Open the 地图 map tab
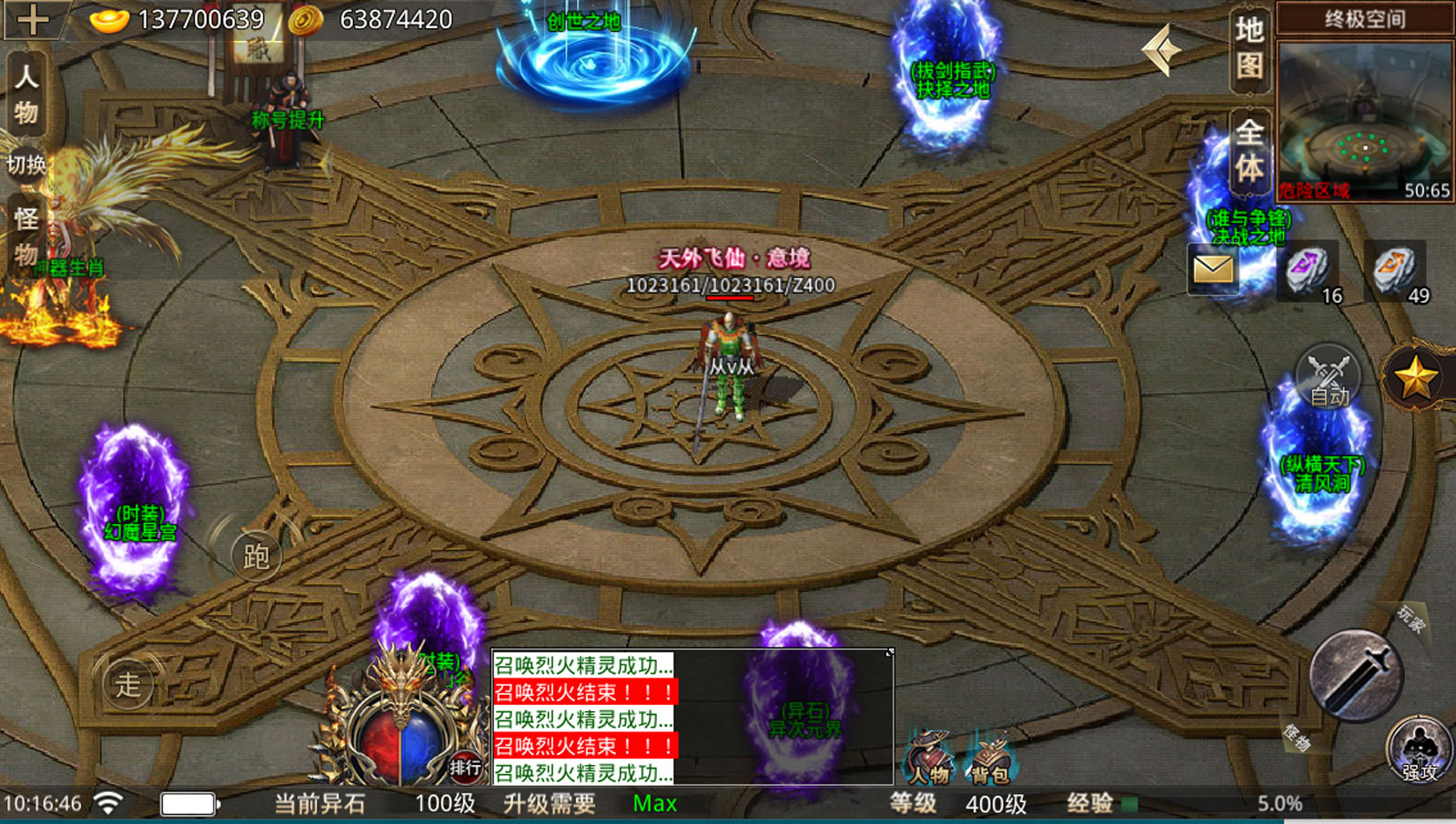This screenshot has height=824, width=1456. click(1248, 50)
